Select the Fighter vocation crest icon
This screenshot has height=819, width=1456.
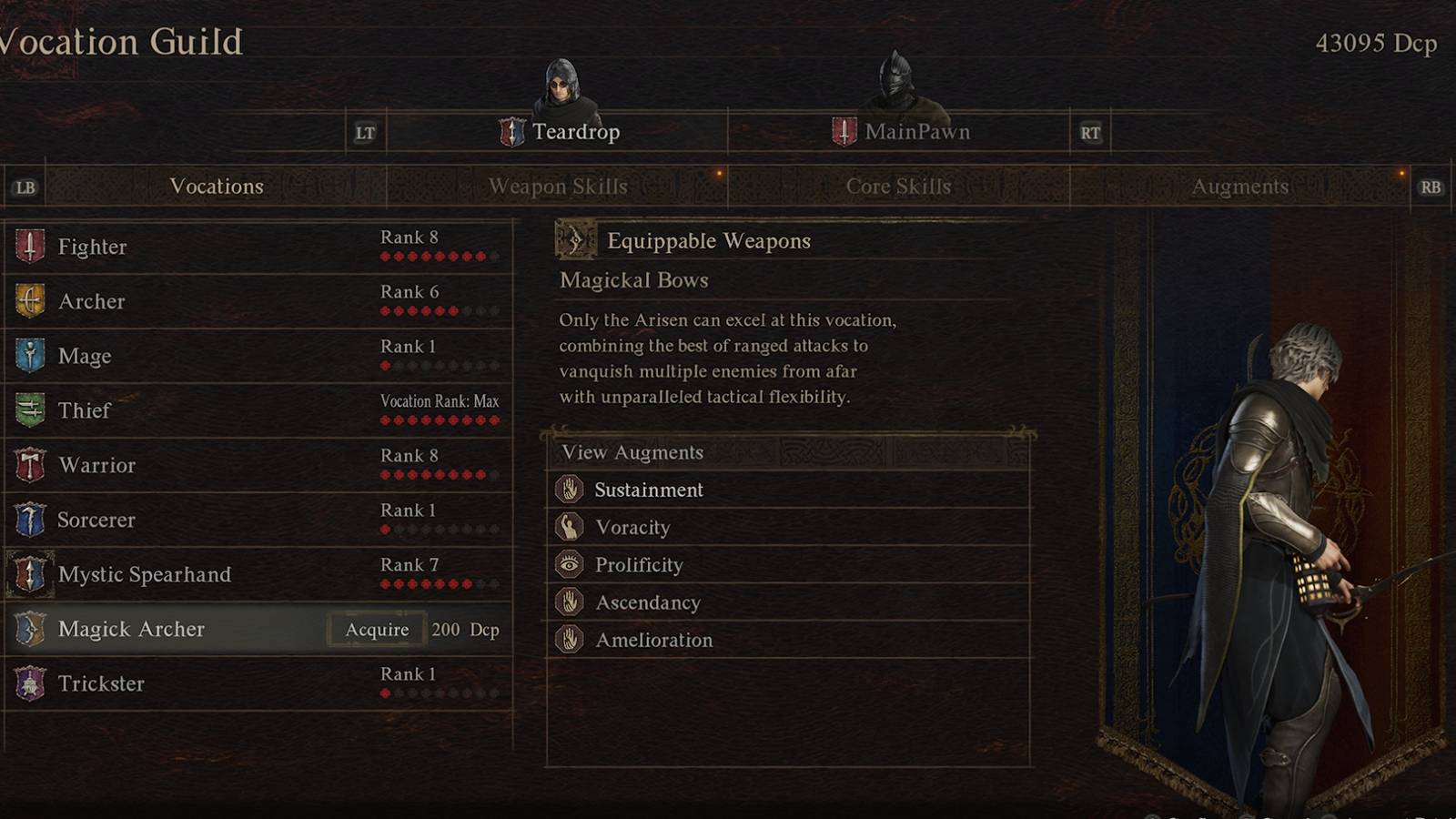(30, 247)
